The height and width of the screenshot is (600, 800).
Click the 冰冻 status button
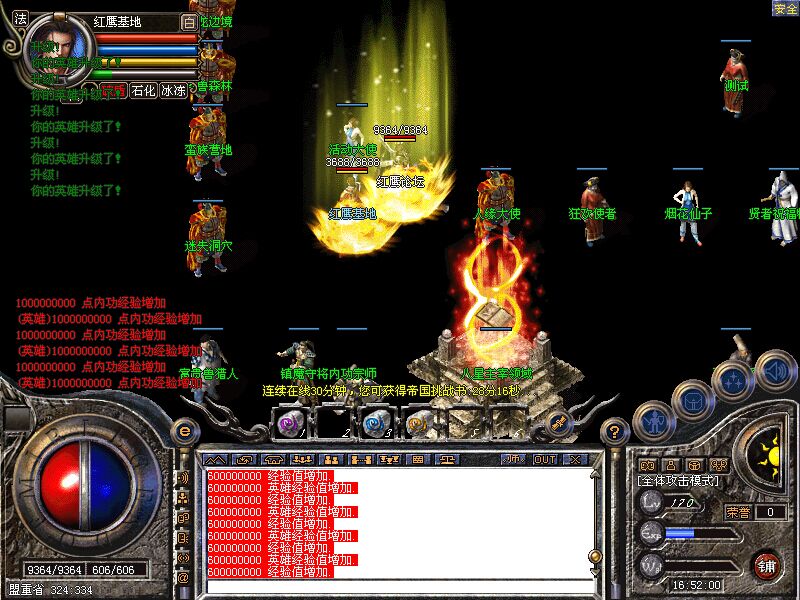click(x=174, y=90)
